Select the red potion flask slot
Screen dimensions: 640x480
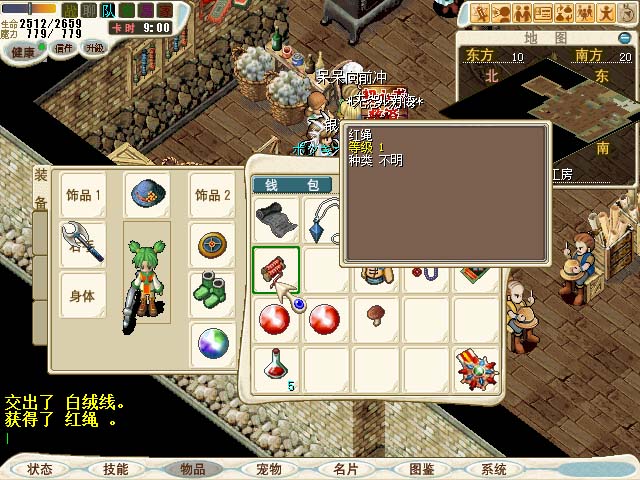[276, 367]
